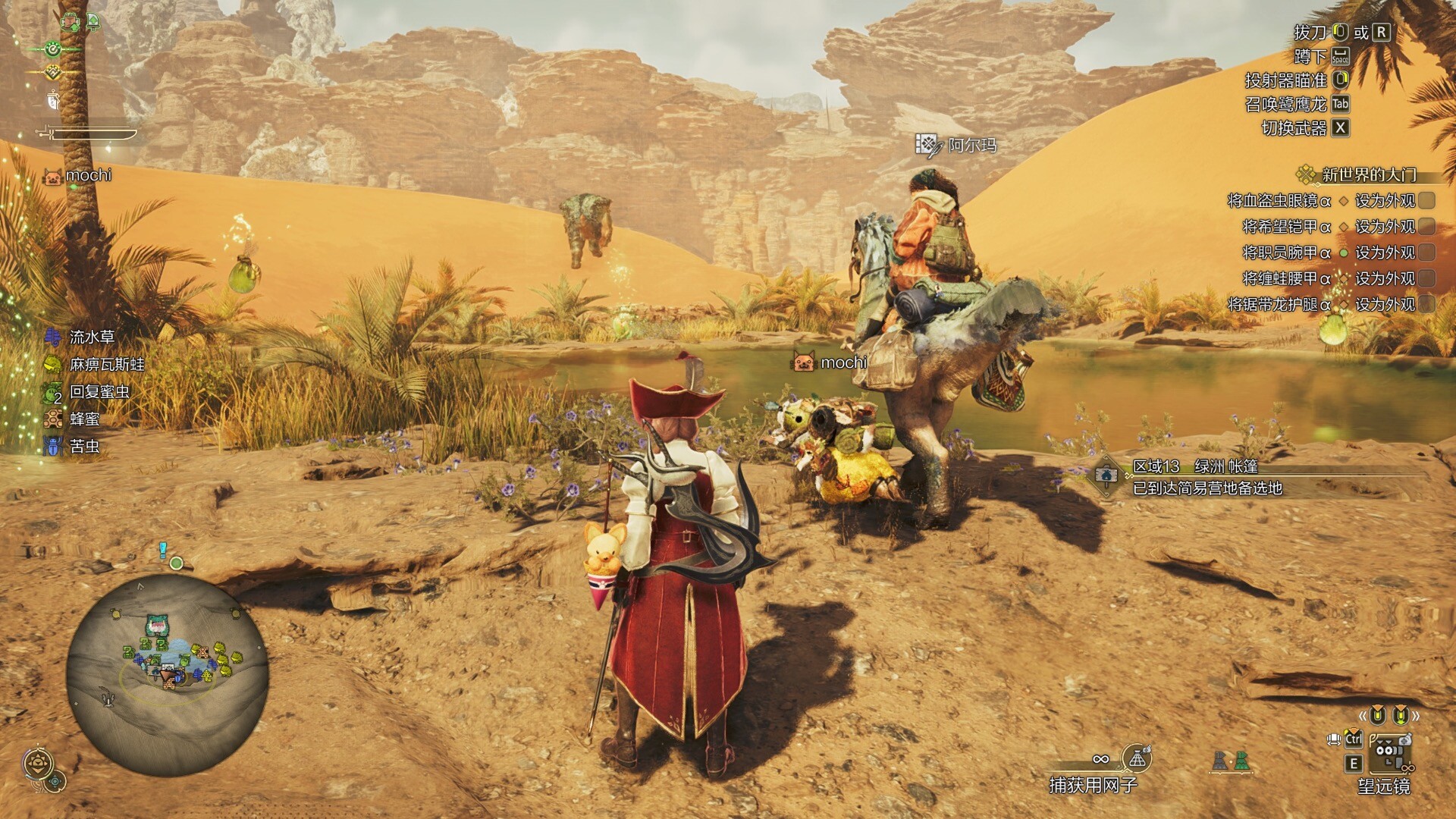Click the 阿尔玛 name tag
The image size is (1456, 819).
click(971, 146)
